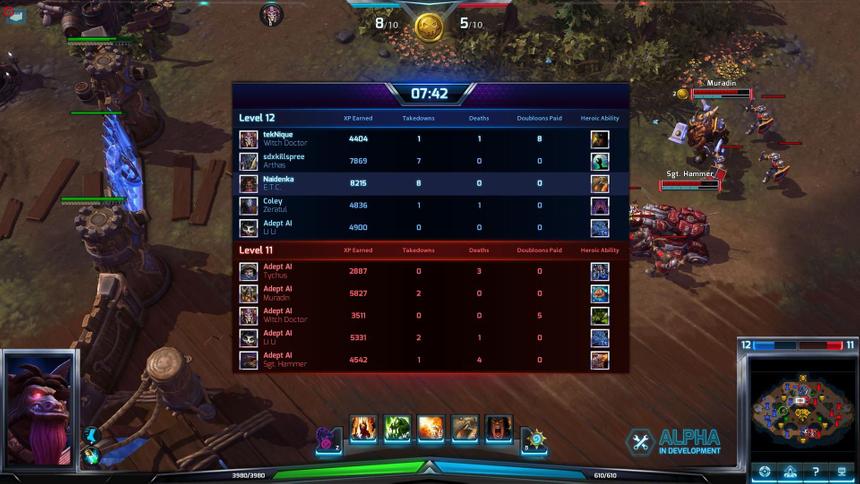Select sdxkillspree's Arthas scoreboard row

430,161
